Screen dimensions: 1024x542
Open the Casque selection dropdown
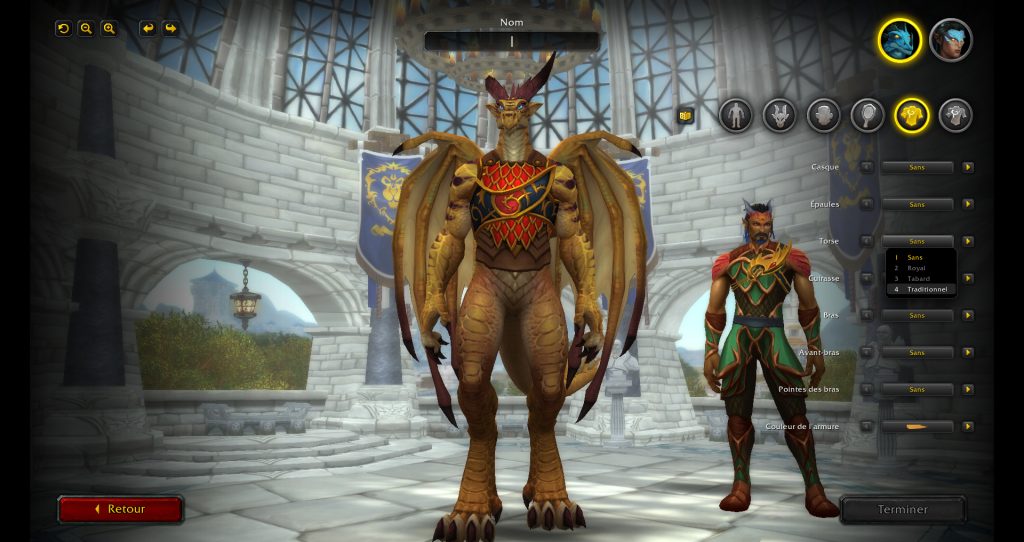click(x=917, y=167)
